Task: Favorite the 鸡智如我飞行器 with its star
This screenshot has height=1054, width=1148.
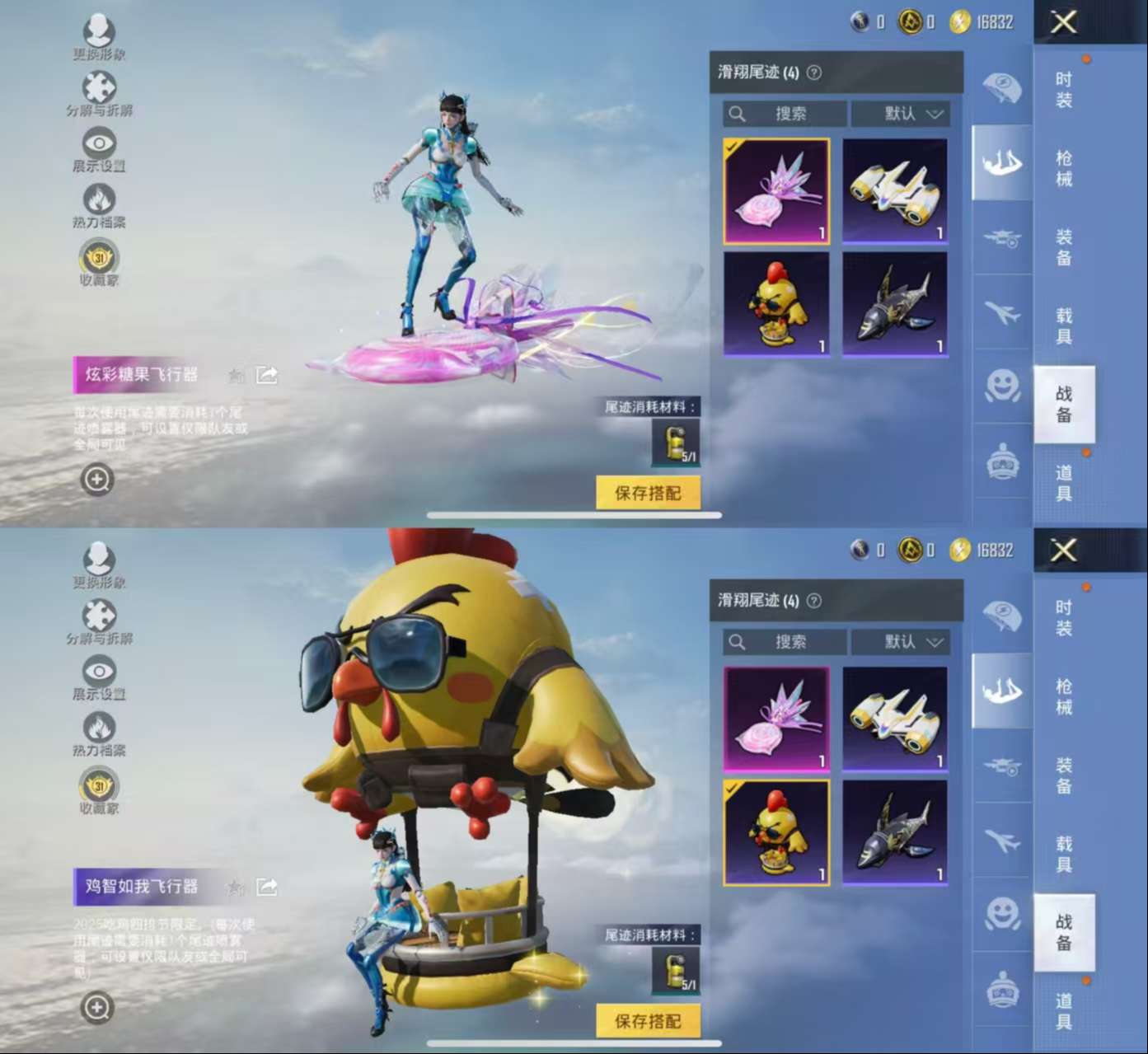Action: (237, 888)
